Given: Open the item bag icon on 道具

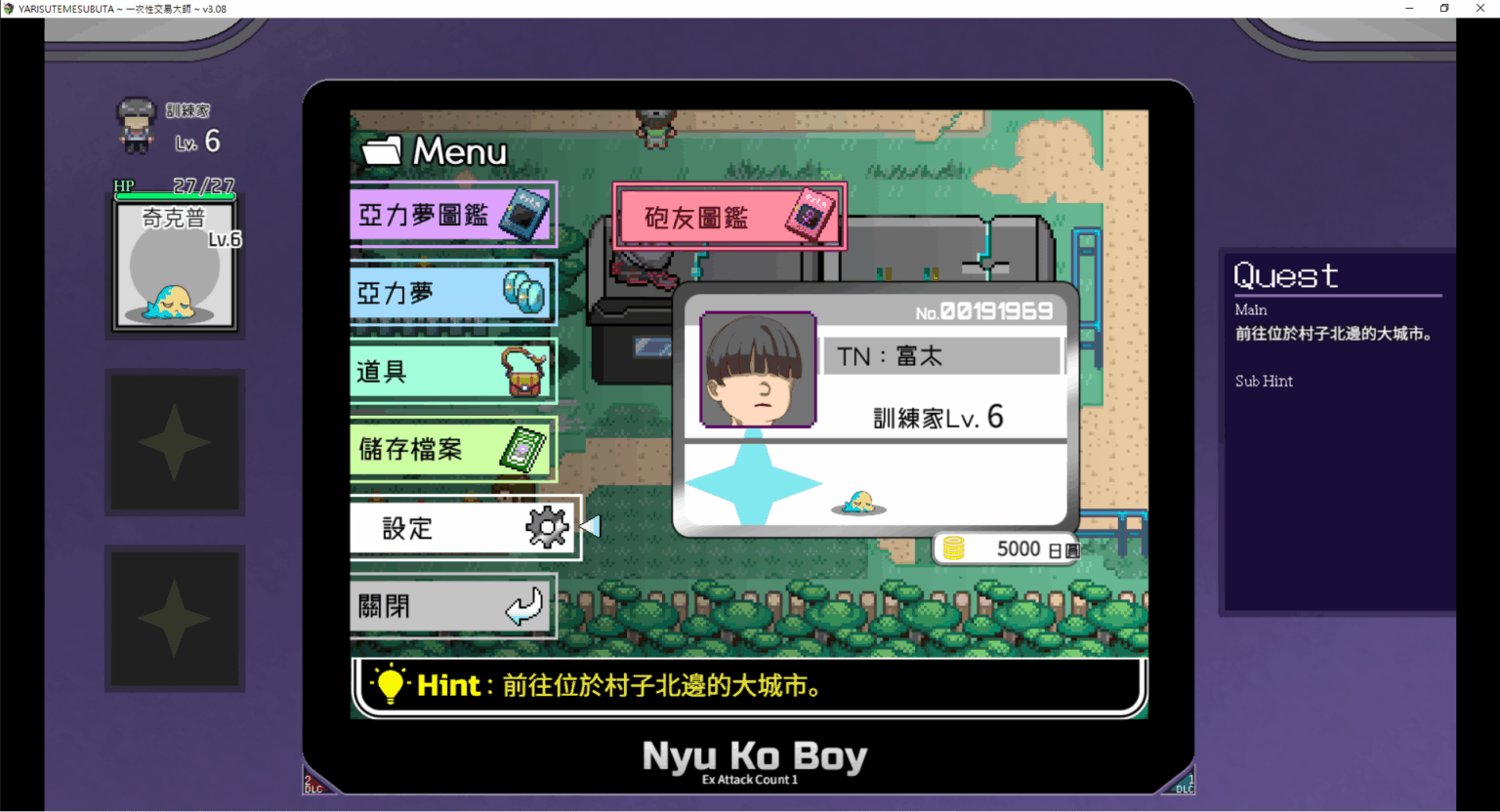Looking at the screenshot, I should (x=522, y=370).
